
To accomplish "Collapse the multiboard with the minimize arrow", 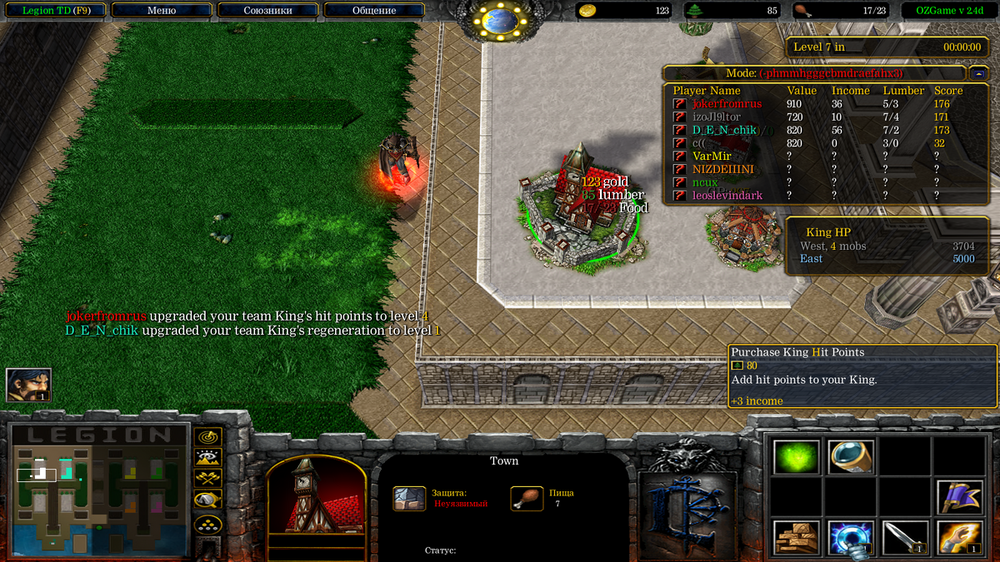I will [x=978, y=73].
